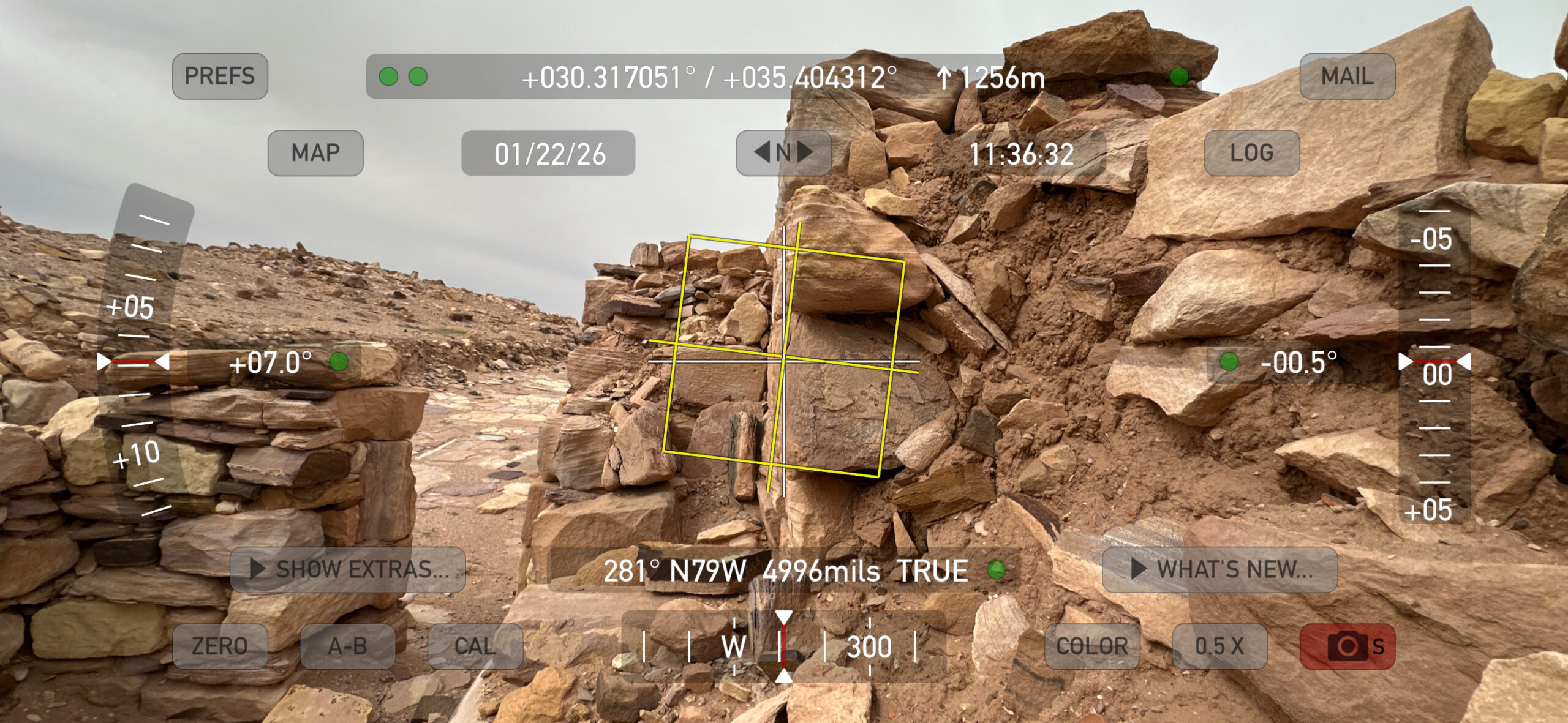Expand SHOW EXTRAS panel
Image resolution: width=1568 pixels, height=723 pixels.
[x=348, y=569]
